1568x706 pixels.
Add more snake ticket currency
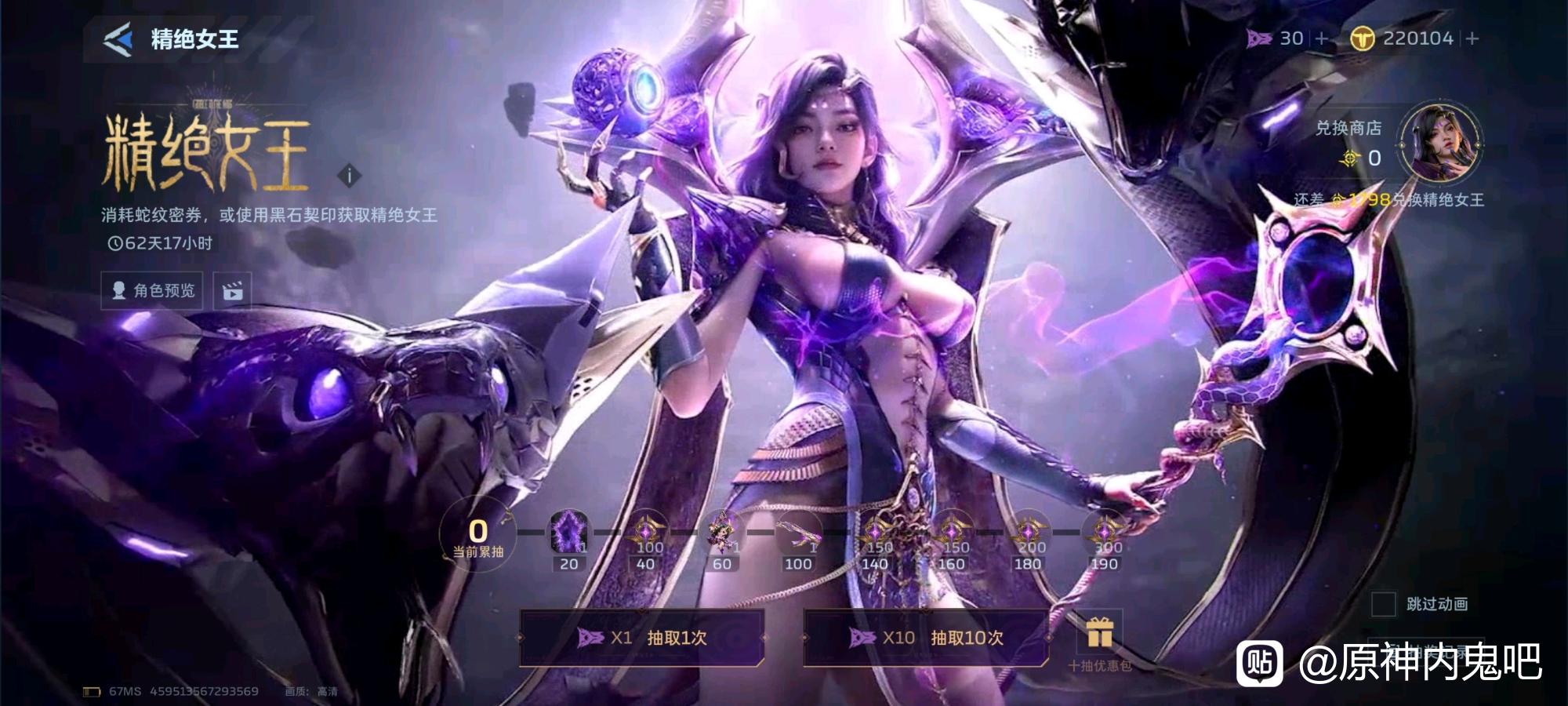[x=1322, y=38]
